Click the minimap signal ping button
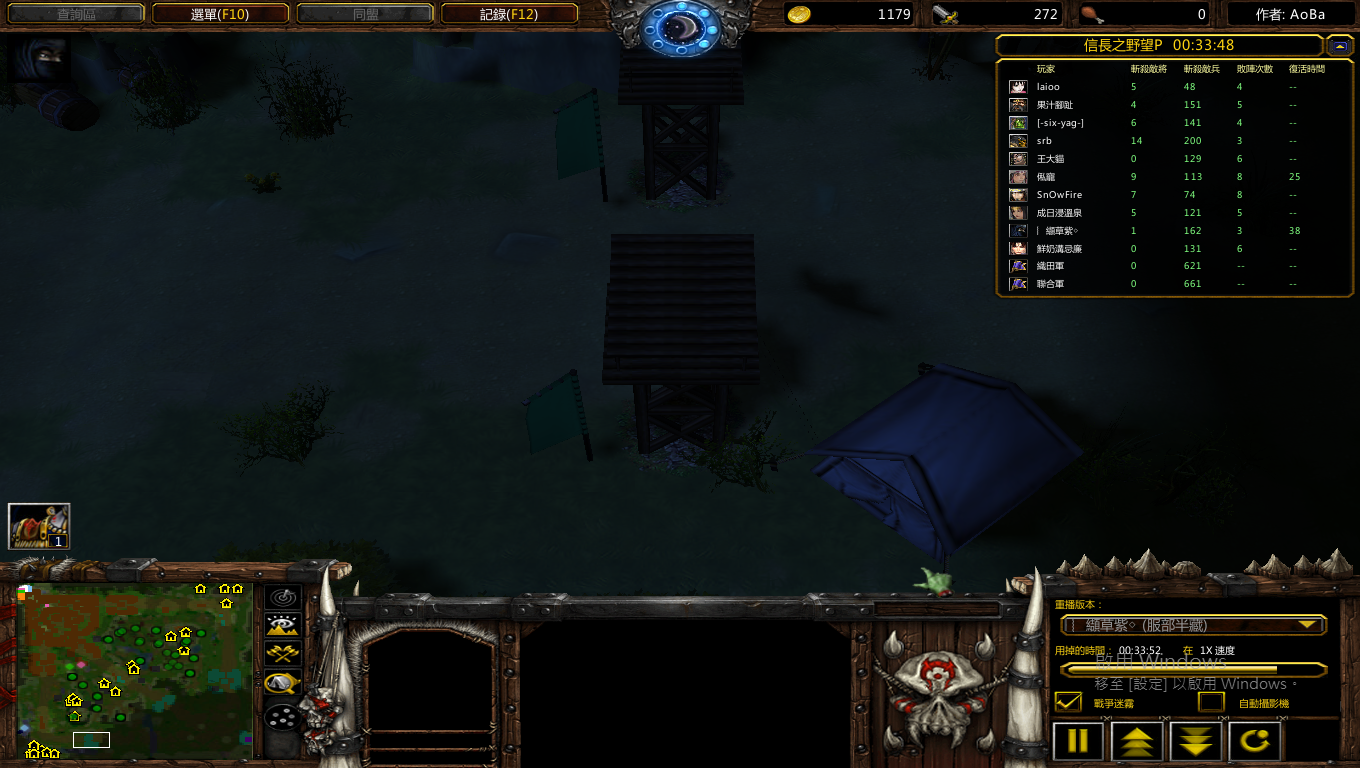1360x768 pixels. coord(283,598)
